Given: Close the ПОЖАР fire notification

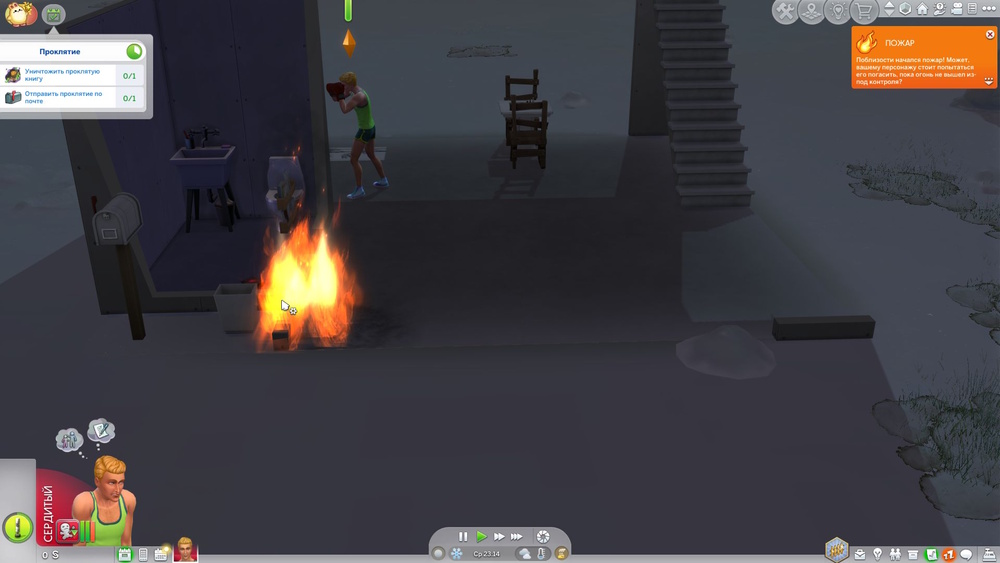Looking at the screenshot, I should (990, 35).
